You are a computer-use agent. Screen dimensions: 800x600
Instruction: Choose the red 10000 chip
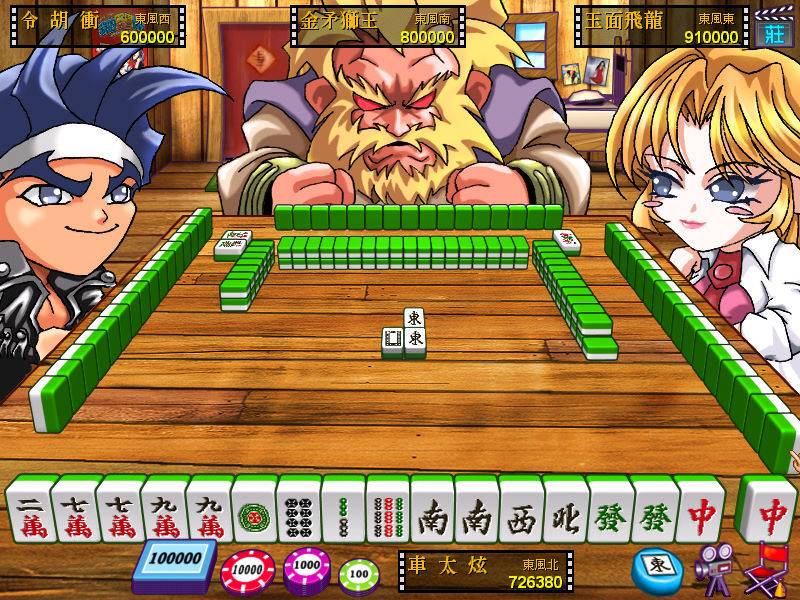tap(247, 572)
